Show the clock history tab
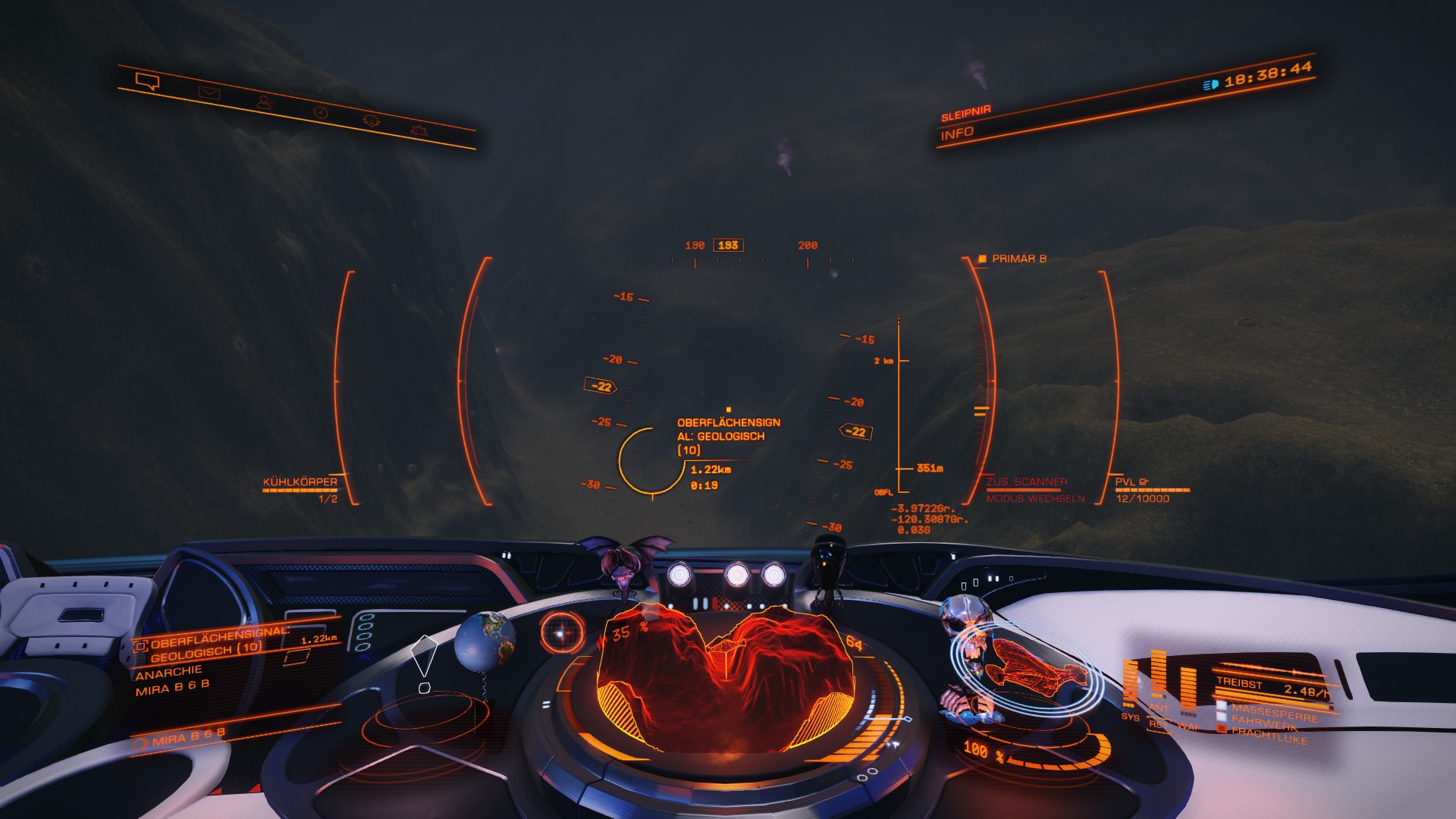This screenshot has width=1456, height=819. coord(321,112)
